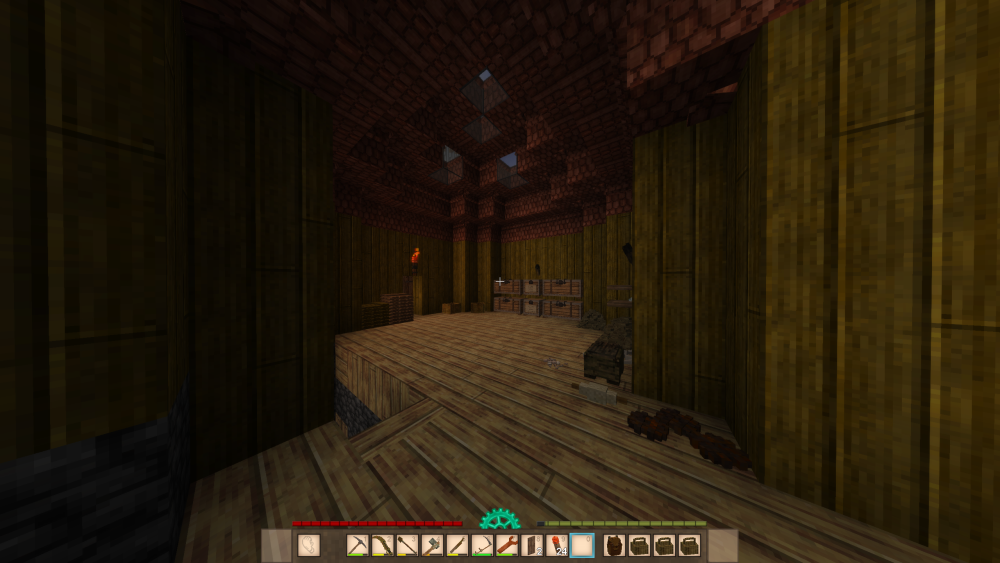
Task: Select the bow hotbar slot
Action: coord(383,546)
